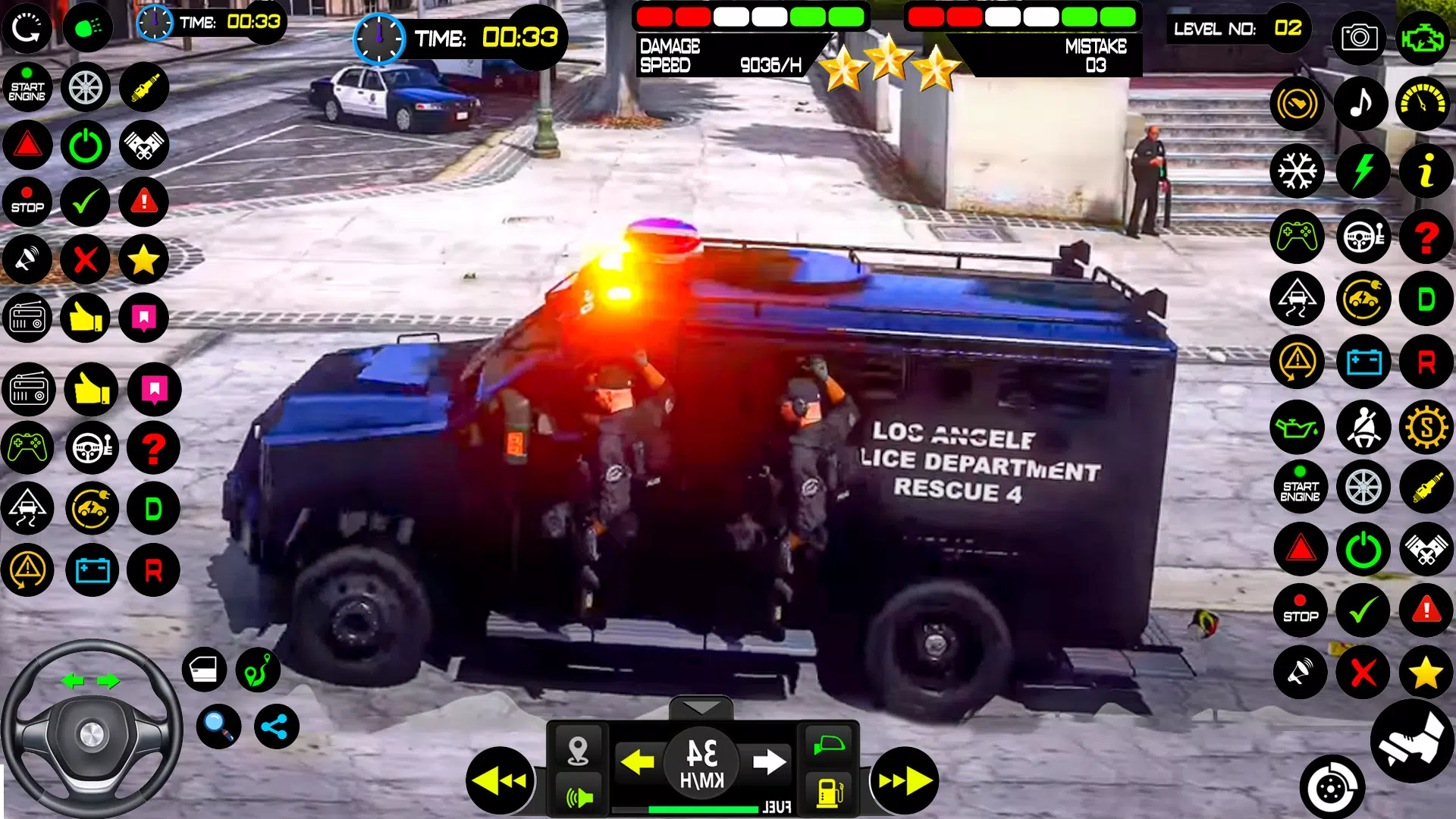This screenshot has width=1456, height=819.
Task: Select the camera view icon
Action: (x=1360, y=38)
